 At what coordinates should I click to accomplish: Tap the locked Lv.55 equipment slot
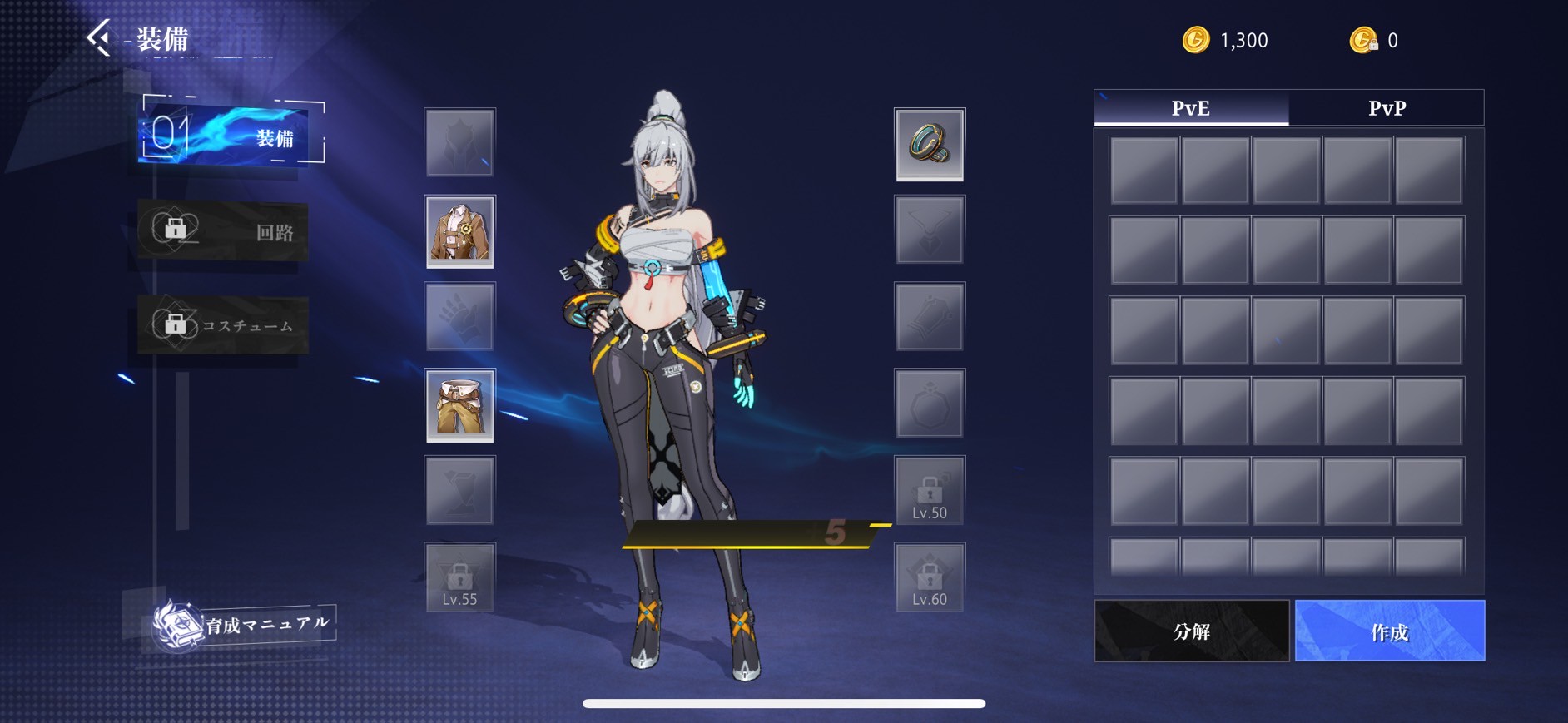click(459, 578)
